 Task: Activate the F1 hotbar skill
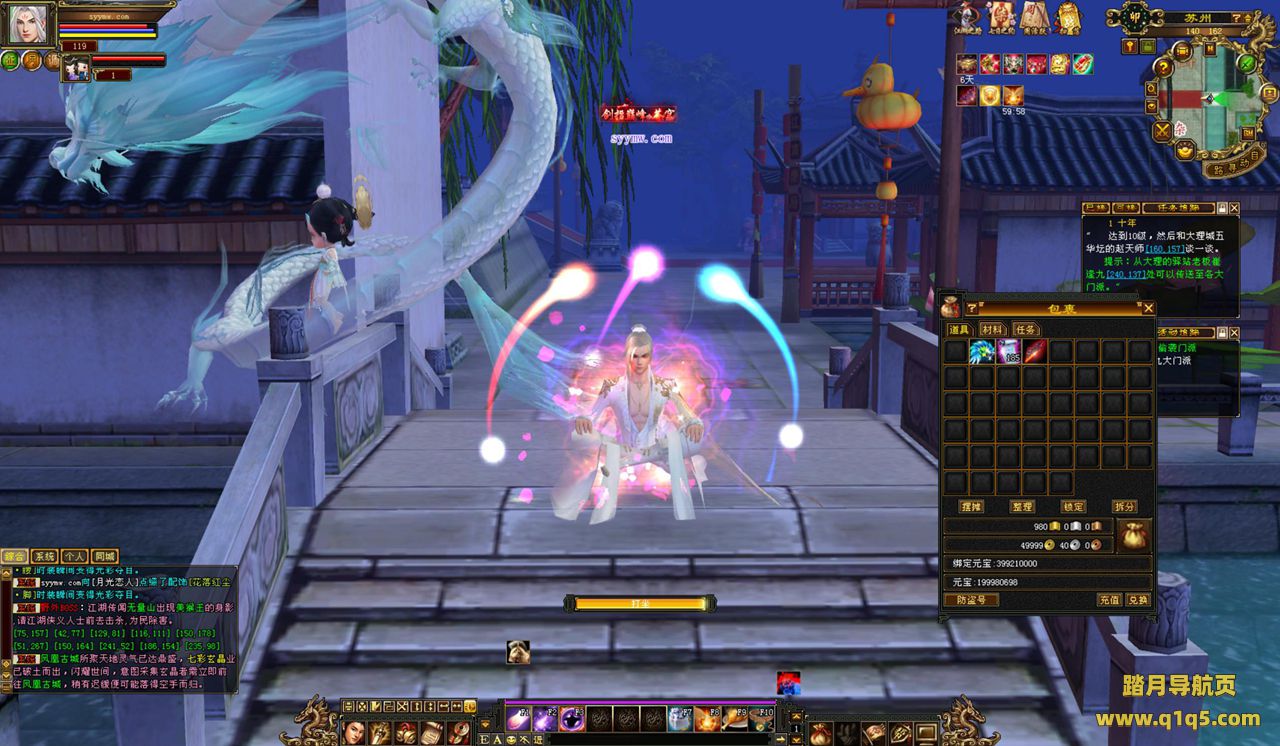tap(518, 718)
